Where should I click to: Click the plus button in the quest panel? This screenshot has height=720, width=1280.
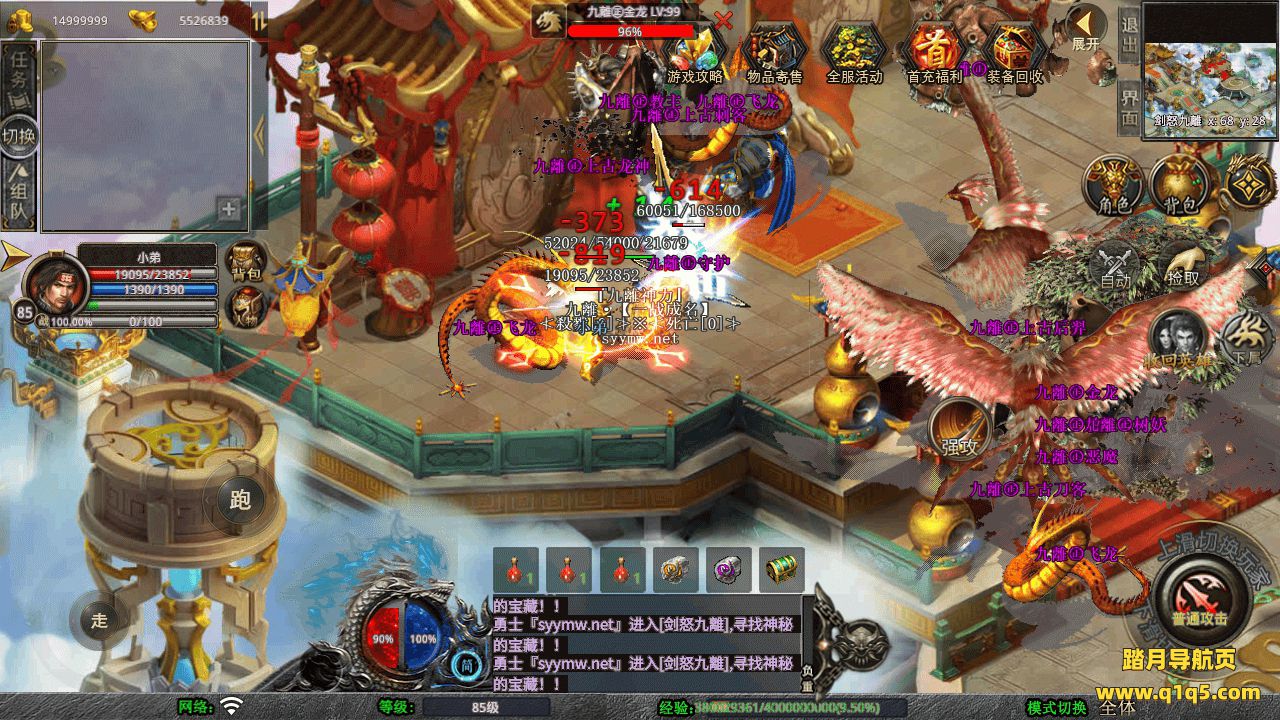(229, 209)
